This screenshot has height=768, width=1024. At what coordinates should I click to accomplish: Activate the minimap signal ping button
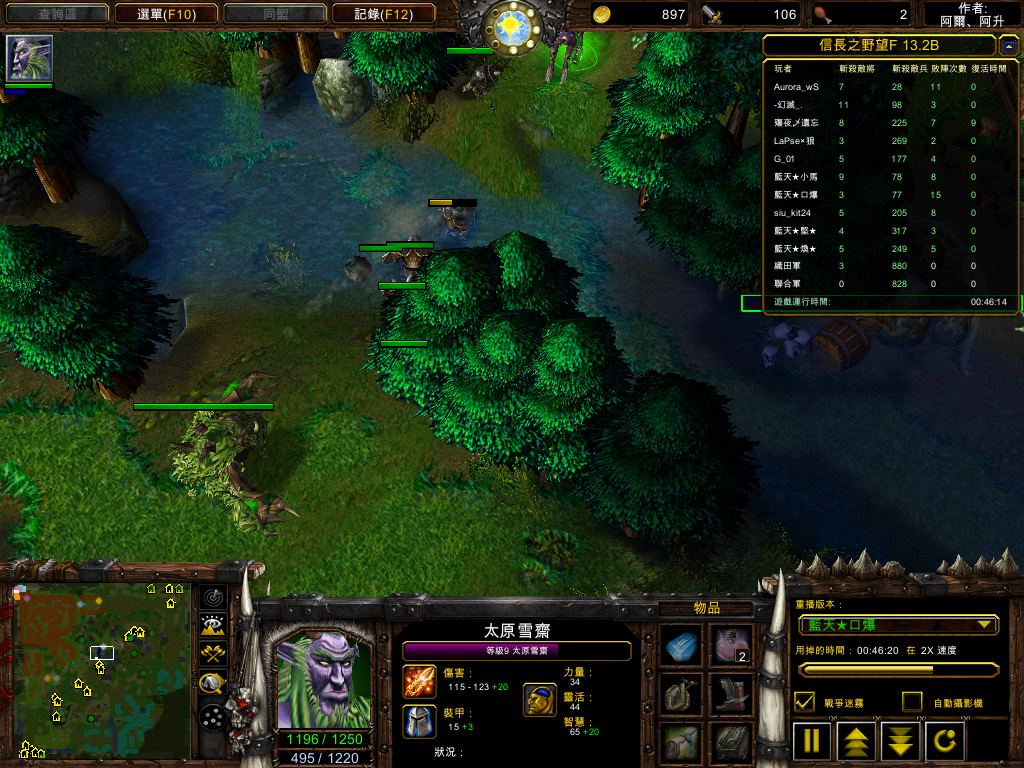(x=212, y=598)
